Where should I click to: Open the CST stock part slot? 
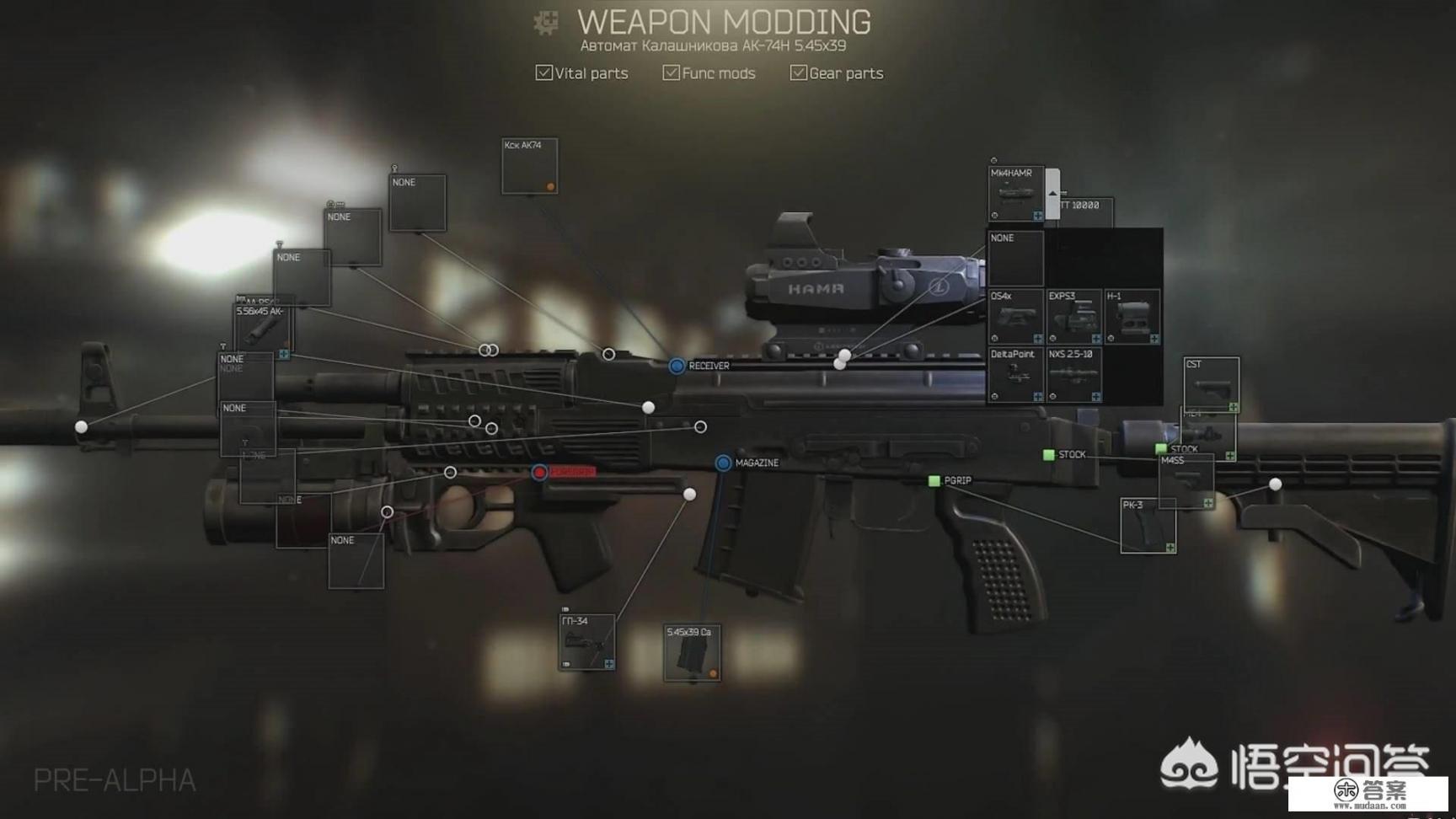click(x=1211, y=385)
